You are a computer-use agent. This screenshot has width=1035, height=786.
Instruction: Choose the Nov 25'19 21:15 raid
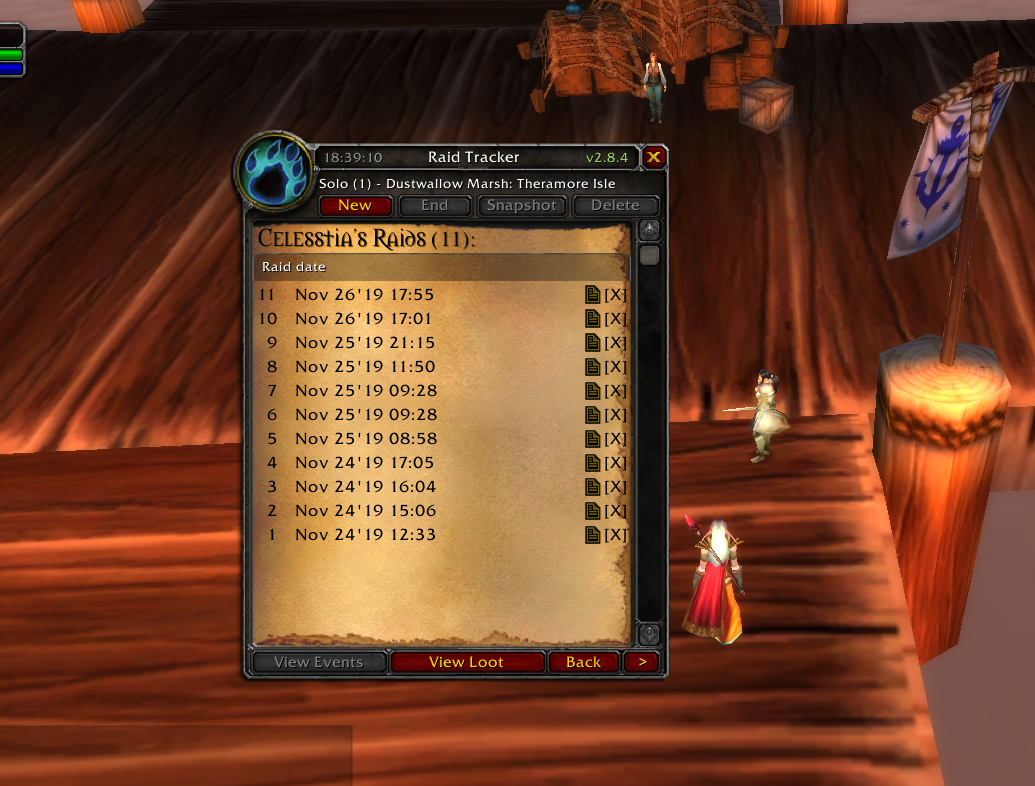tap(364, 343)
